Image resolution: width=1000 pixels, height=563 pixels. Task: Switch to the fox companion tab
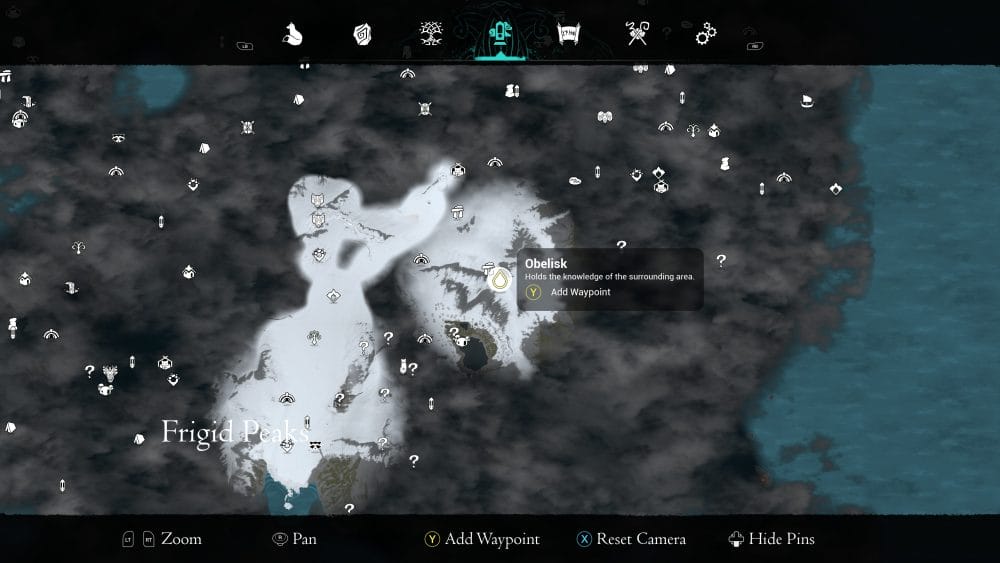click(292, 35)
